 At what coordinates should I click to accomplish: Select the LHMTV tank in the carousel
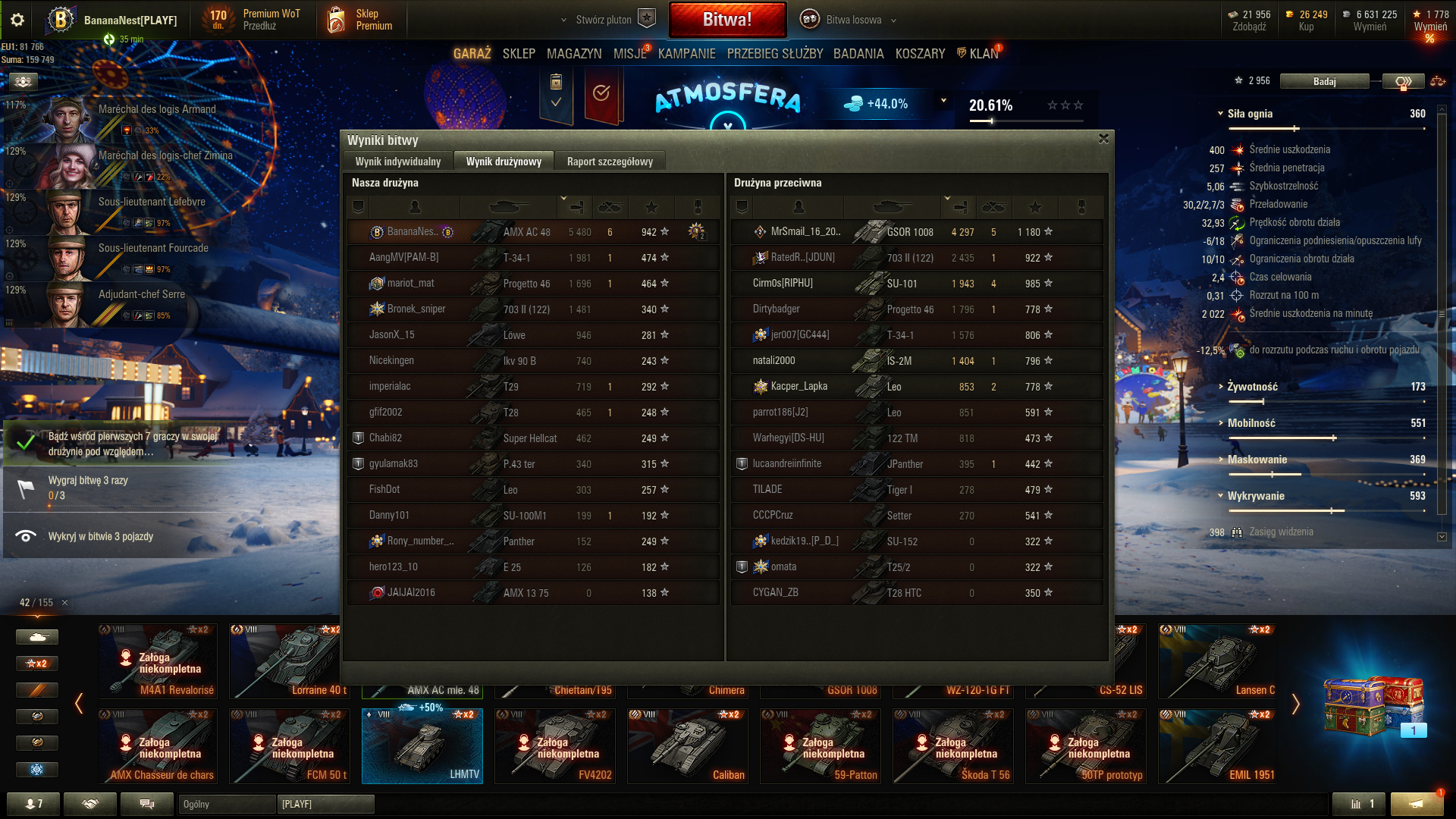[x=422, y=746]
